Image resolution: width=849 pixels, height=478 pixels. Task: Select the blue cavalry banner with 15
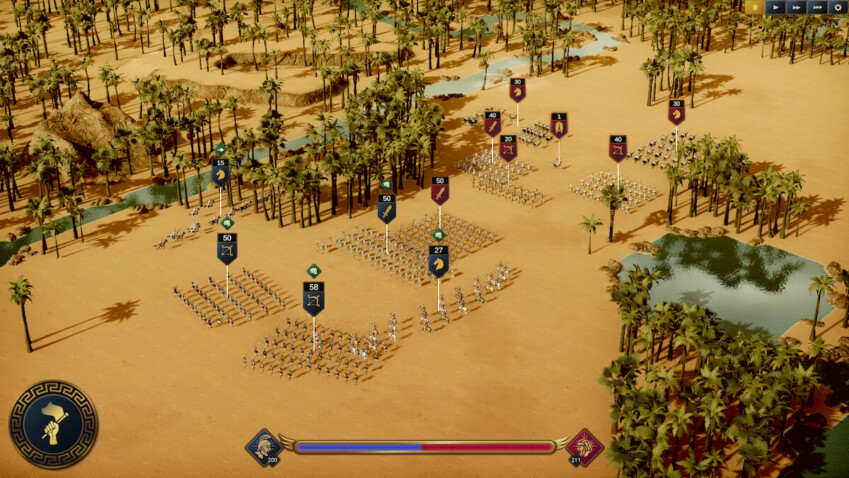pos(220,172)
